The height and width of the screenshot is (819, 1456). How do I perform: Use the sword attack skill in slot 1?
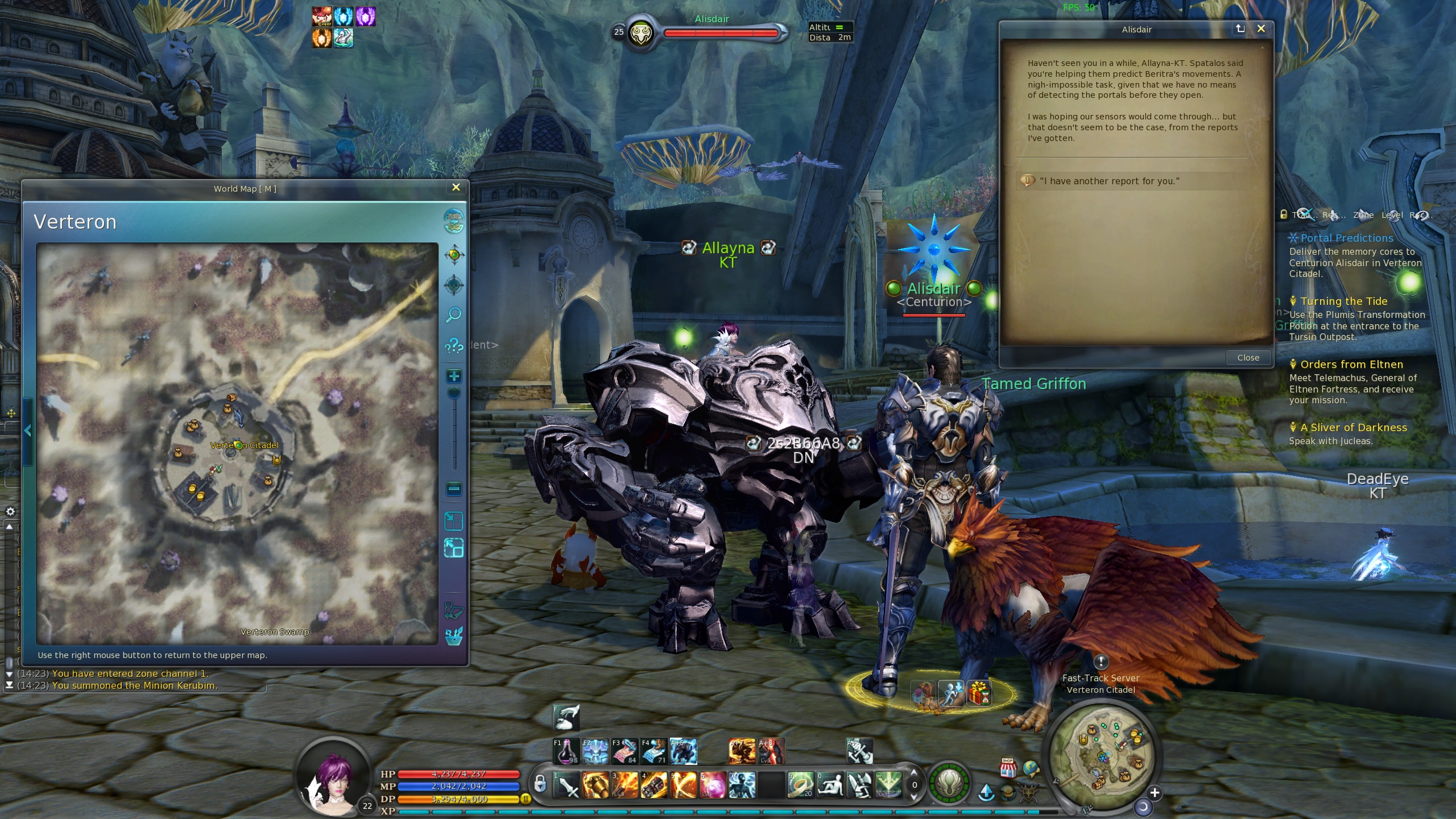click(x=568, y=785)
